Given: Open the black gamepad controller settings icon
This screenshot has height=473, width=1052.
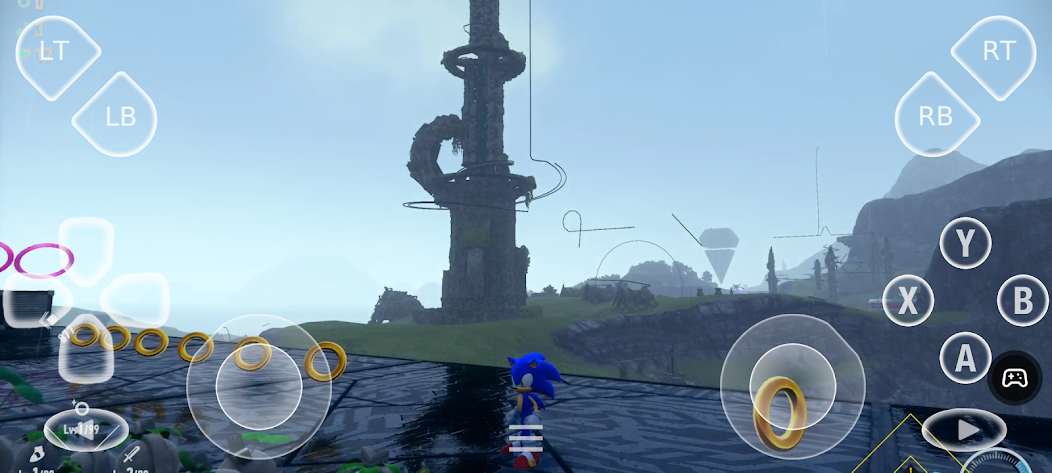Looking at the screenshot, I should pyautogui.click(x=1015, y=378).
